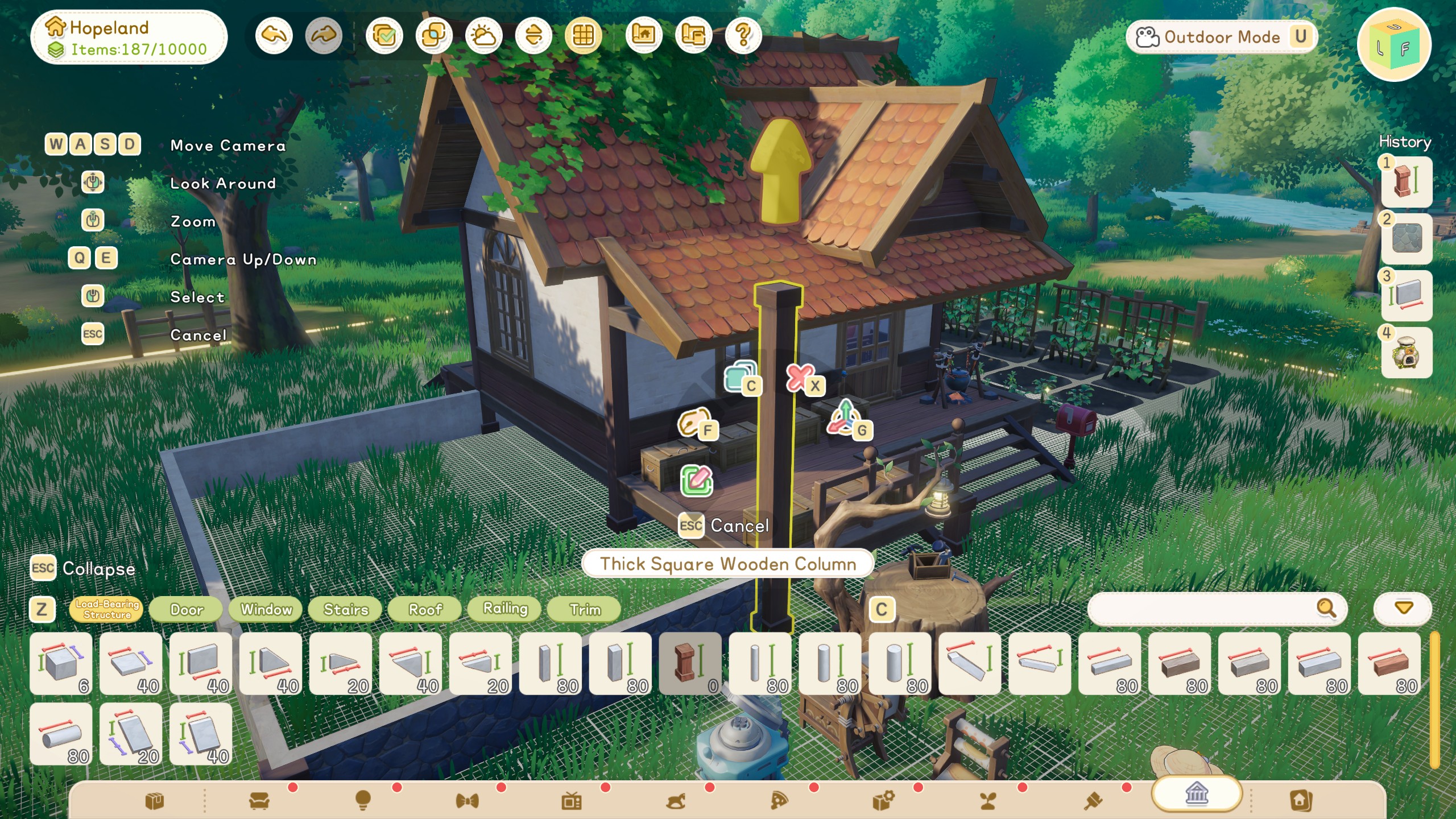Expand the search results dropdown arrow
Screen dimensions: 1456x819
tap(1401, 607)
